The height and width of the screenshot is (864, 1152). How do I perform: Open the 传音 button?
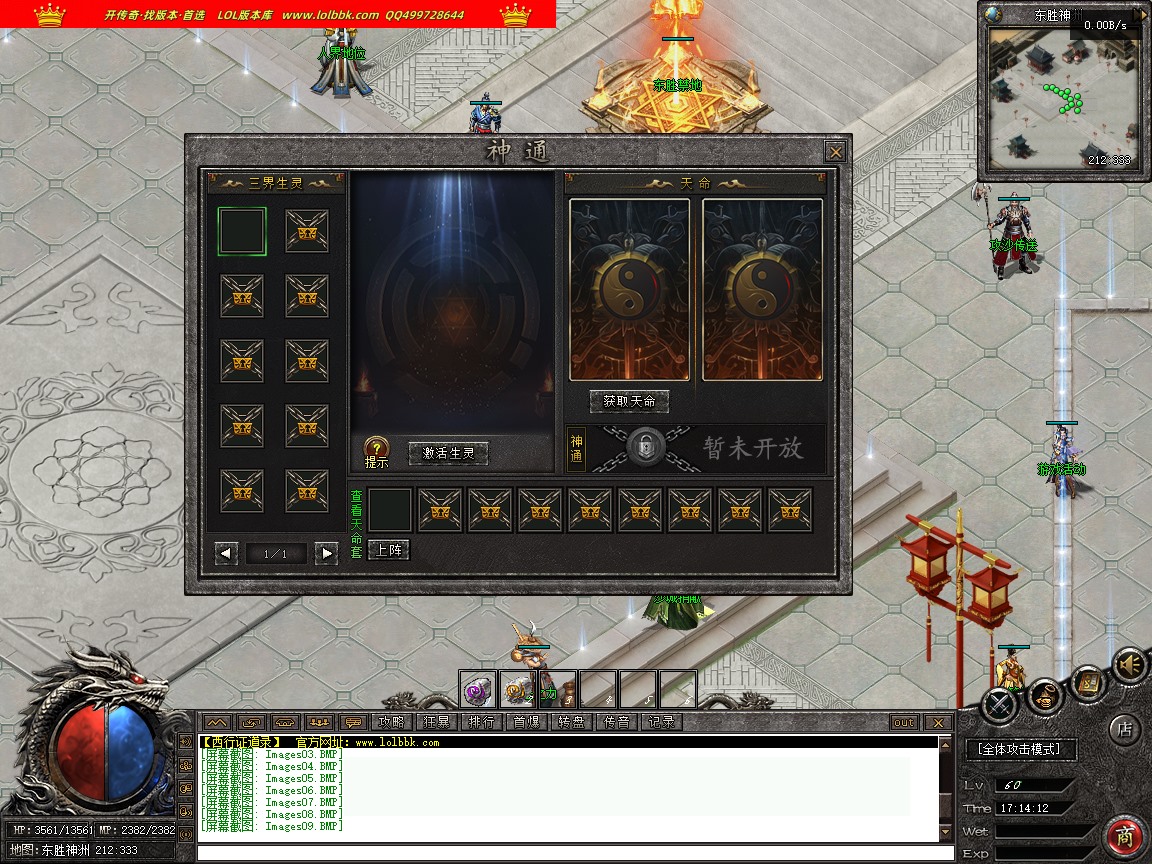point(616,722)
